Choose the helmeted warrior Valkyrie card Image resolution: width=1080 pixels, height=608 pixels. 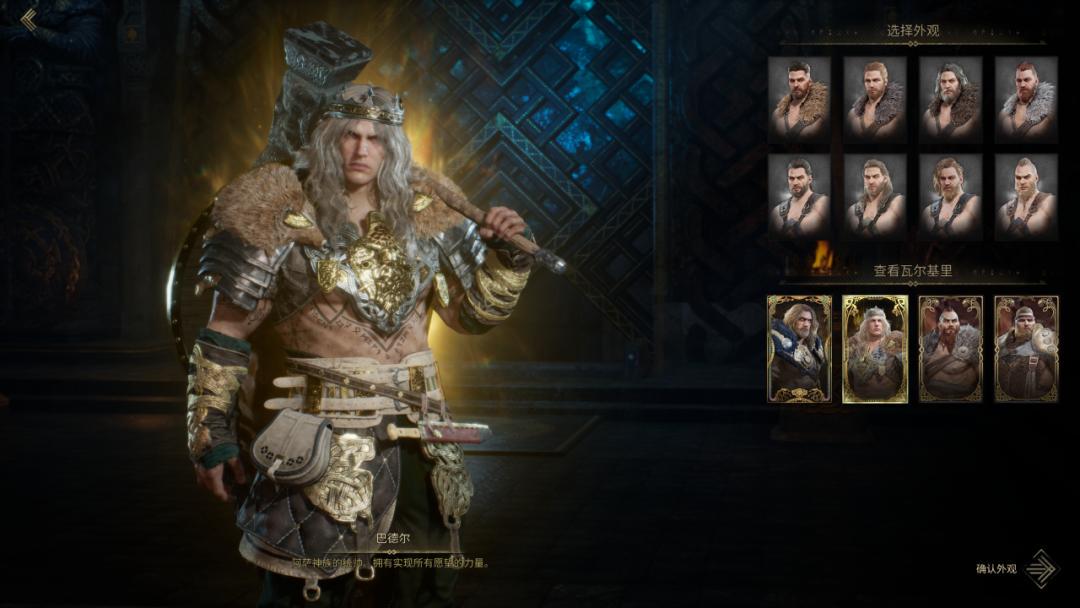(x=1026, y=349)
